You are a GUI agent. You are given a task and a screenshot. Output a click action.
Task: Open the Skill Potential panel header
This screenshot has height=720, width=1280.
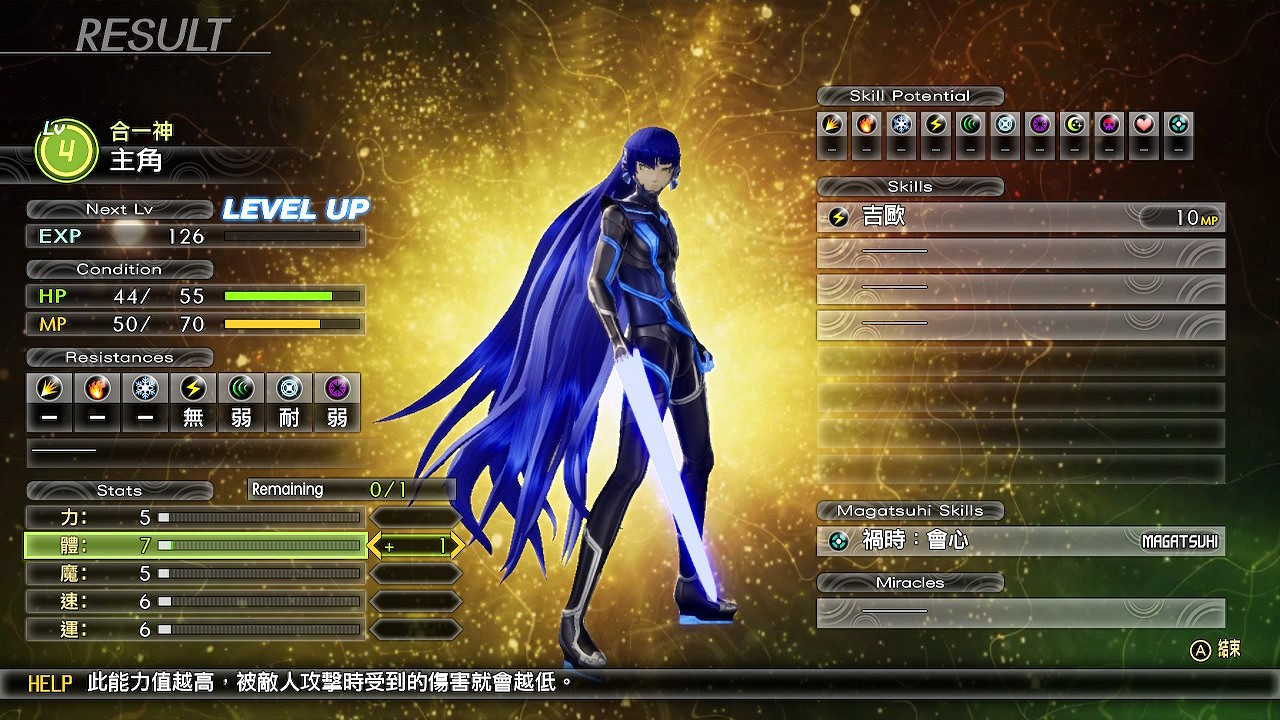pyautogui.click(x=910, y=96)
